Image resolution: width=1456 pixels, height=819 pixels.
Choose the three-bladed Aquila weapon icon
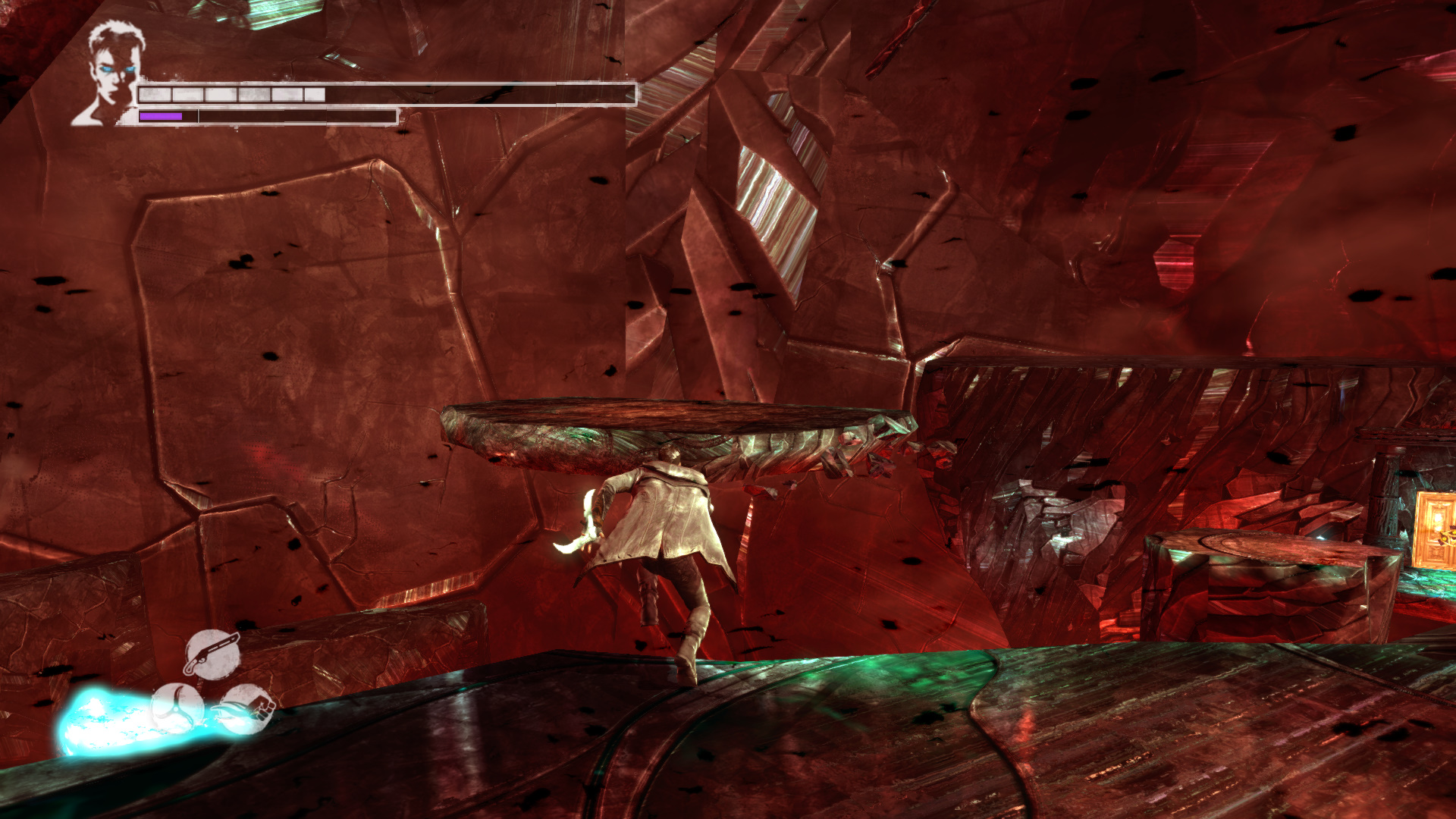click(177, 708)
